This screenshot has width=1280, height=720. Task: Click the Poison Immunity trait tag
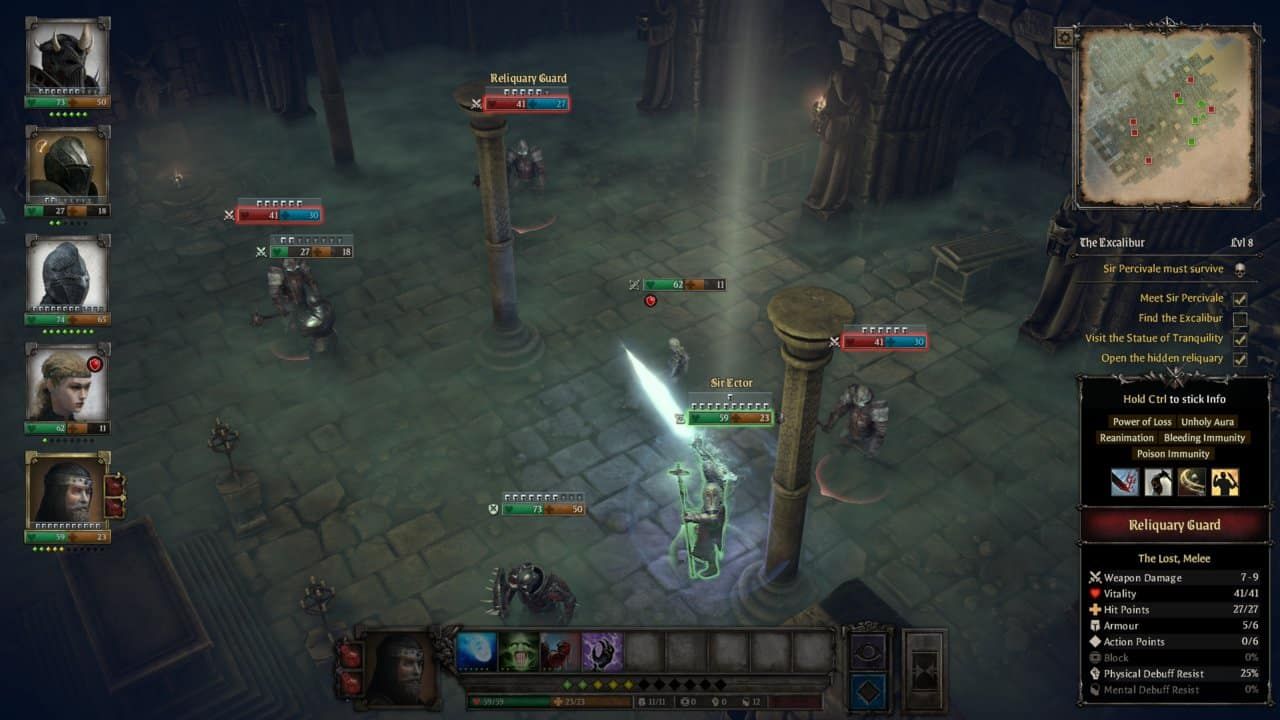tap(1173, 454)
